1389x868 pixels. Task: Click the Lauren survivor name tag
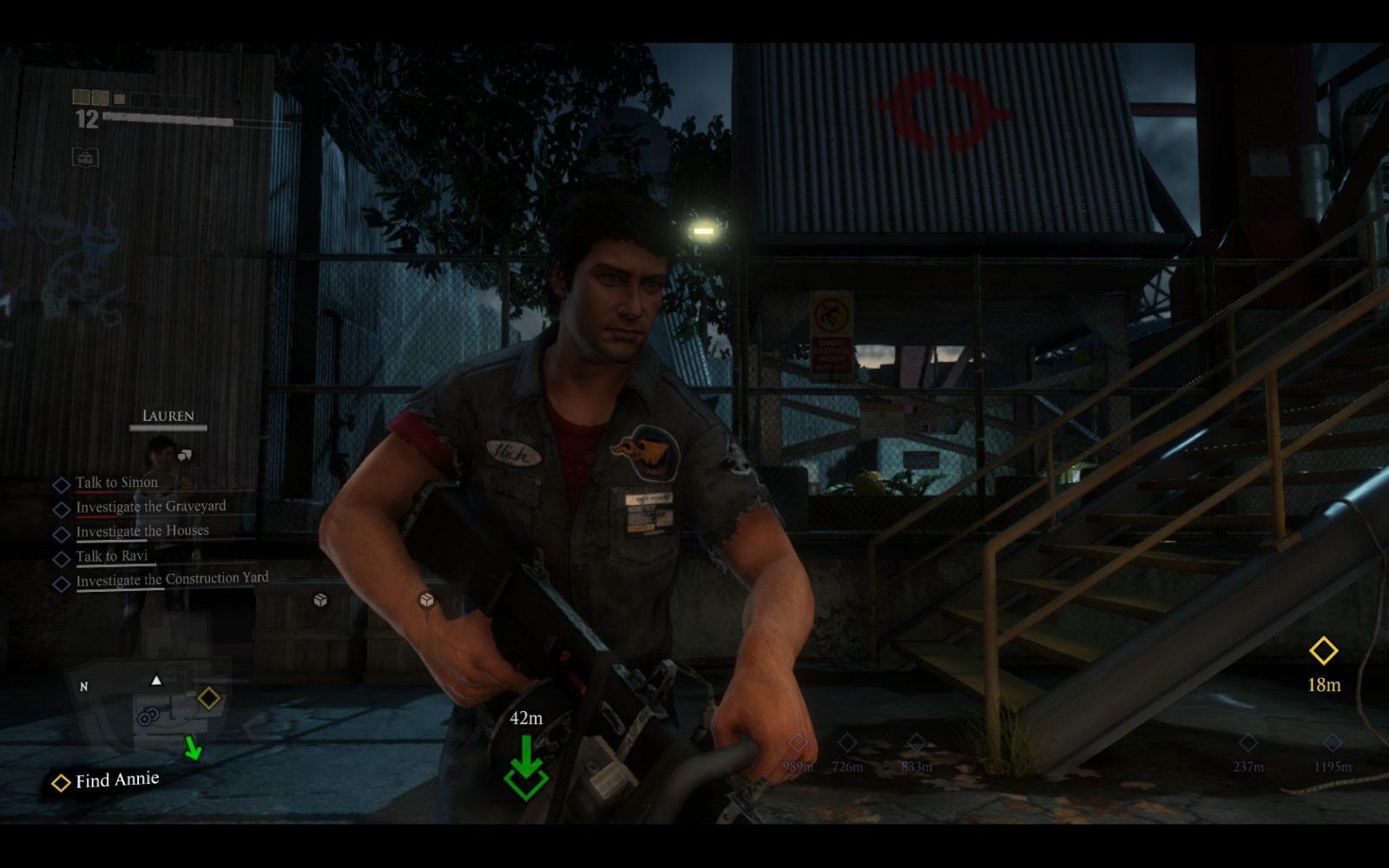pyautogui.click(x=168, y=417)
